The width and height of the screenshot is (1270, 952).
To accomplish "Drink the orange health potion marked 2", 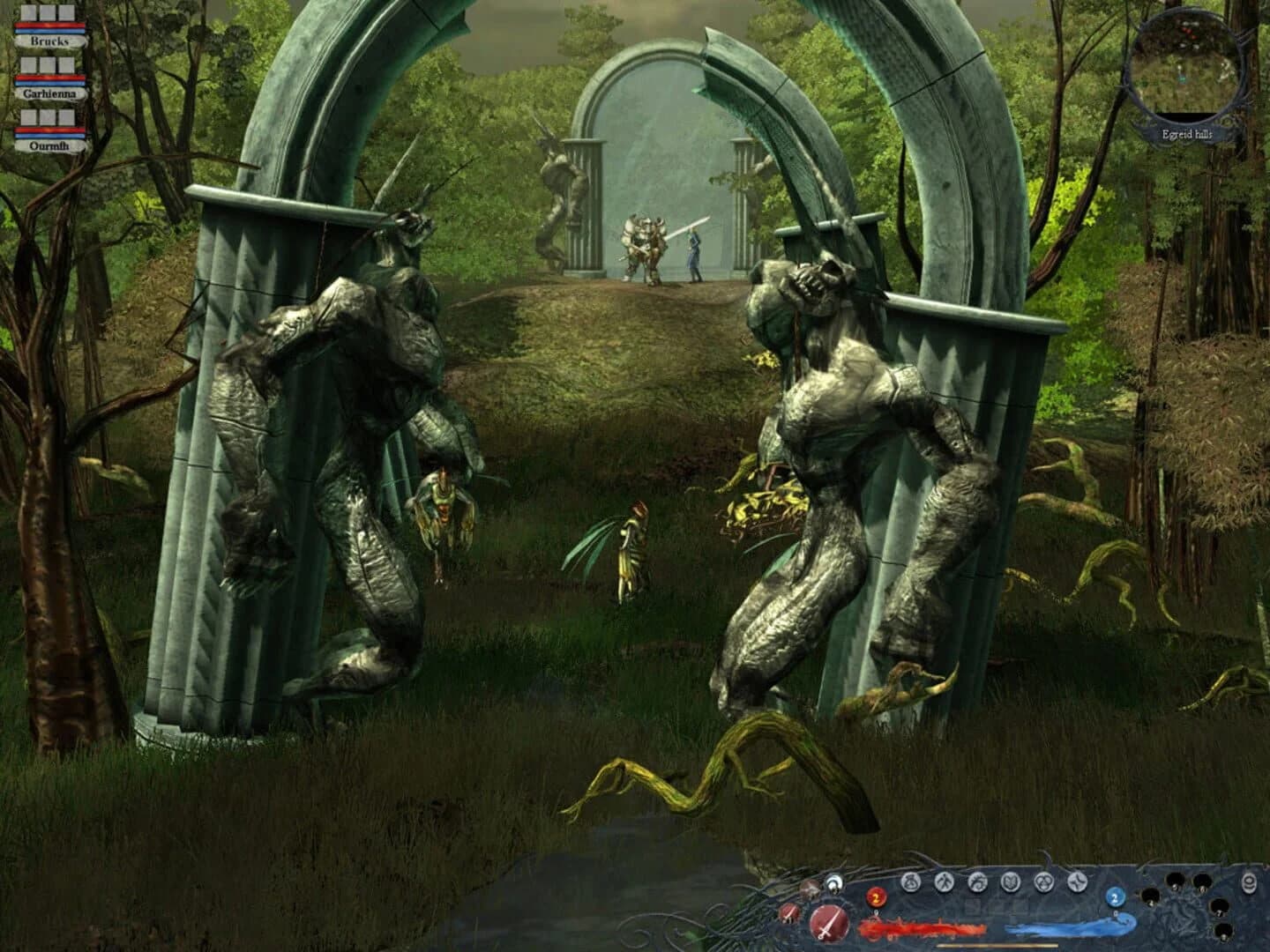I will click(875, 897).
